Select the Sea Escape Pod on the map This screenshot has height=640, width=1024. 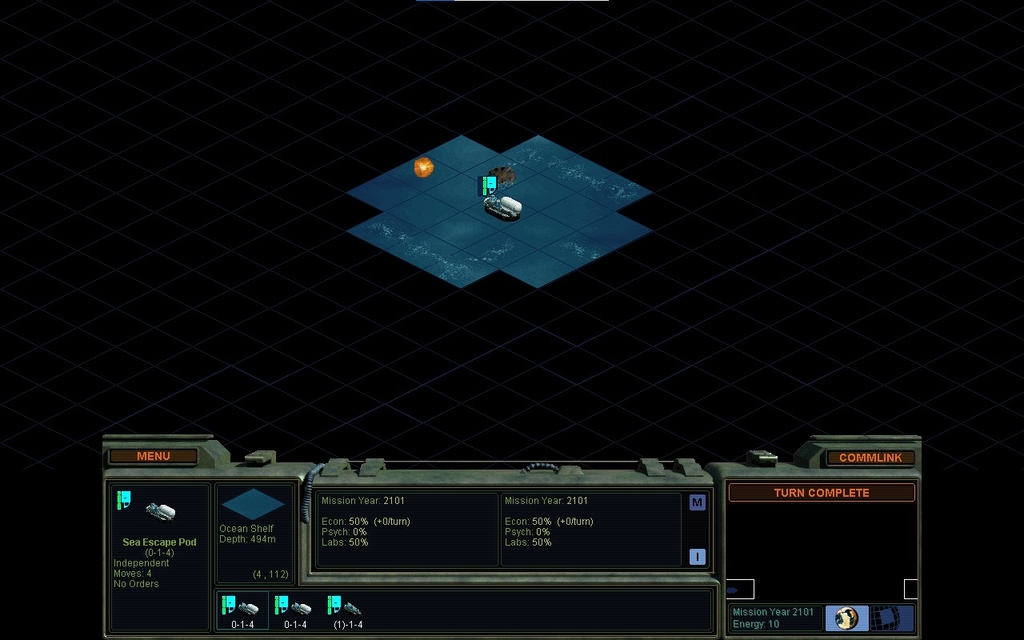coord(503,206)
